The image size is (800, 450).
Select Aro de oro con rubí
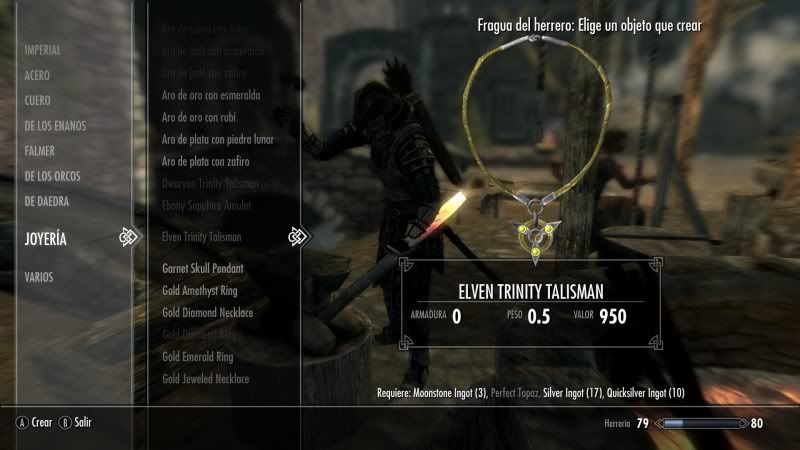[200, 117]
